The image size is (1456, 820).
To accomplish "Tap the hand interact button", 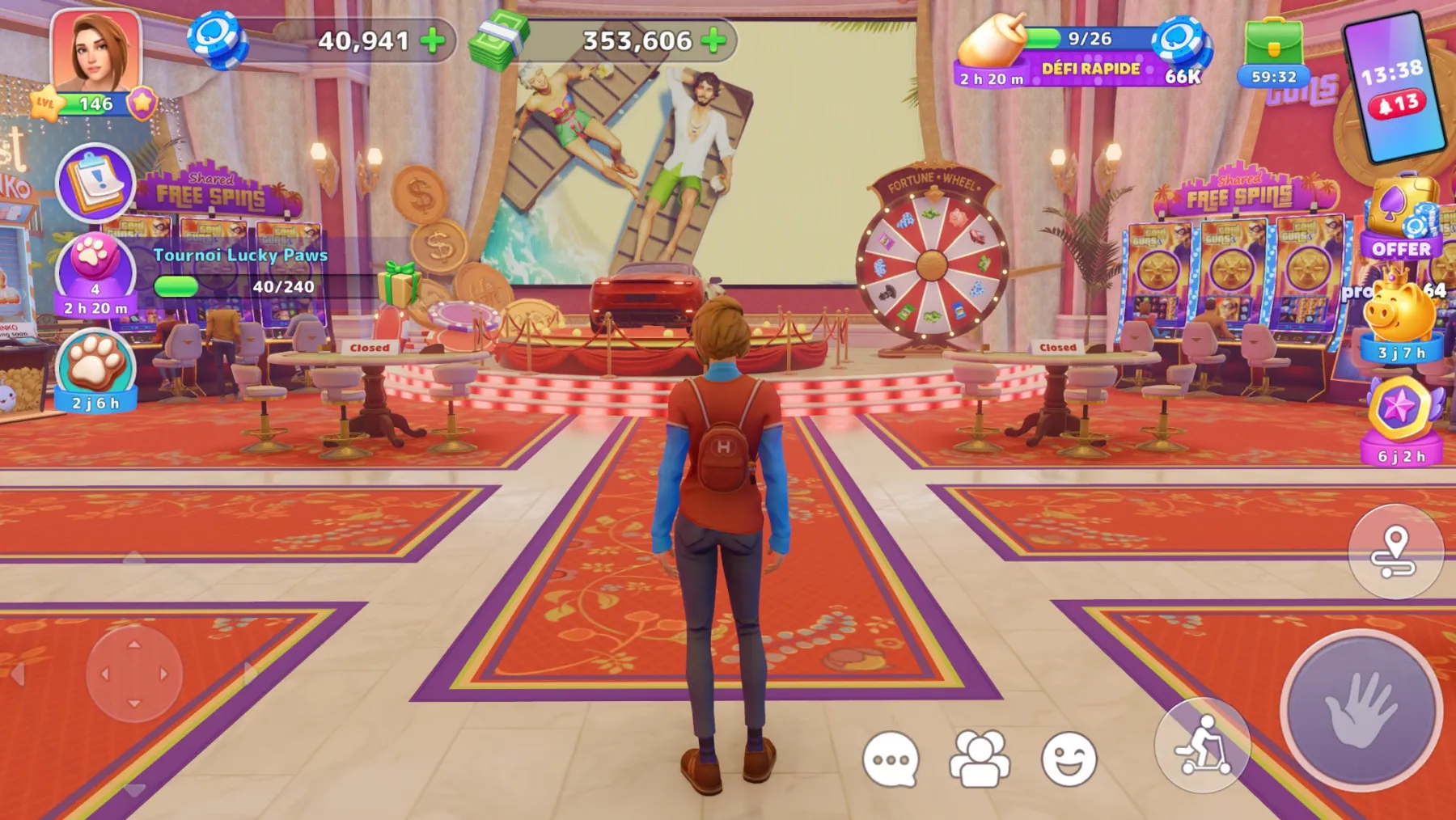I will coord(1361,708).
